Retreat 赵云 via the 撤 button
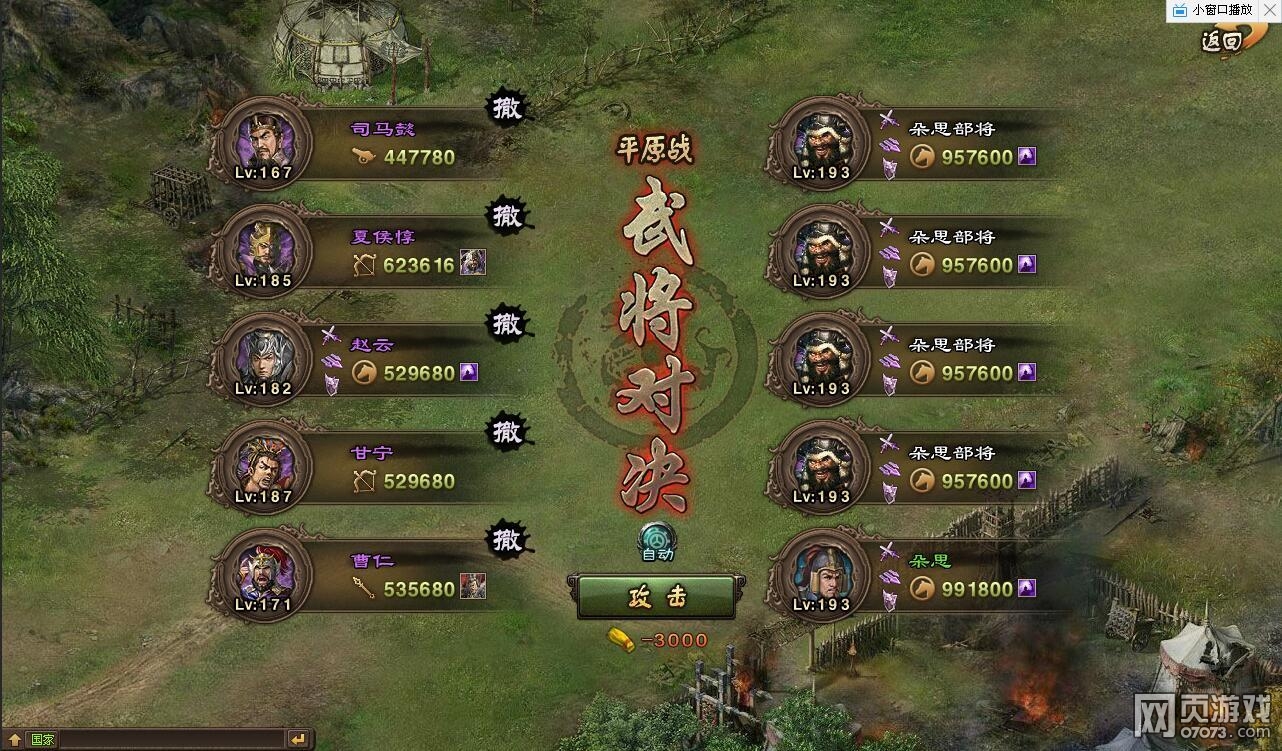 [x=508, y=324]
